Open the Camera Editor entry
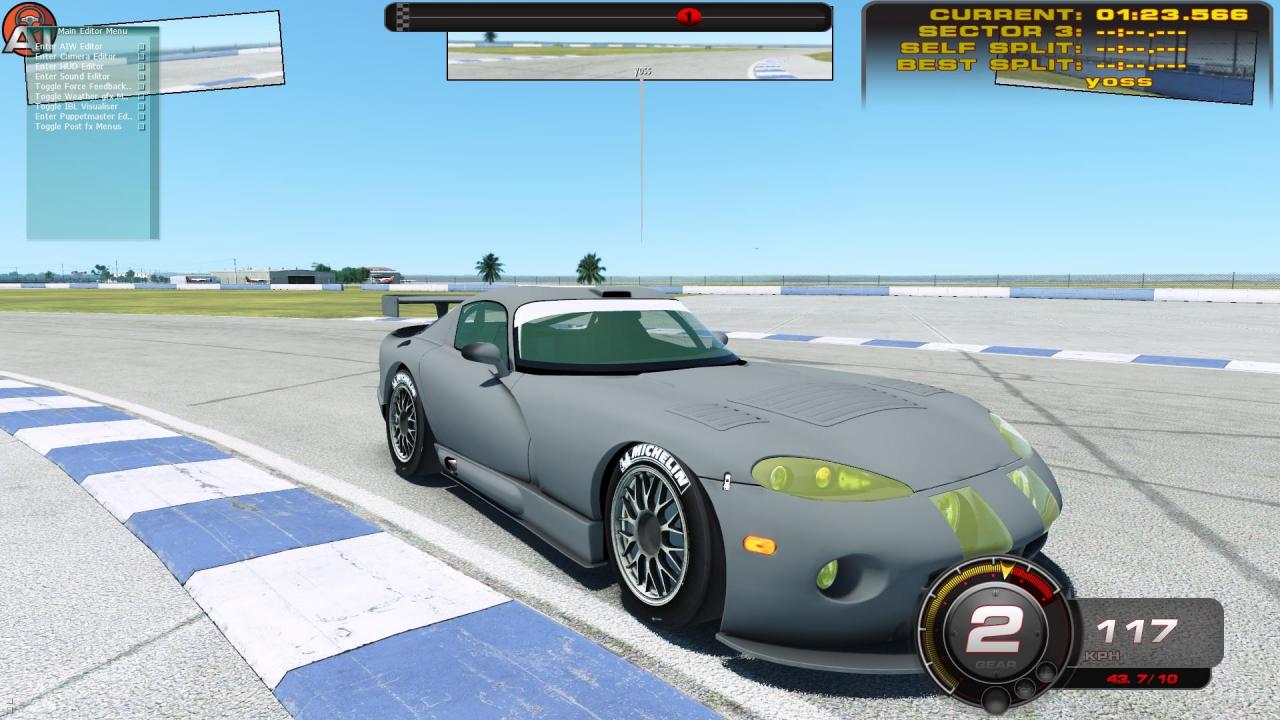The width and height of the screenshot is (1280, 720). tap(75, 57)
